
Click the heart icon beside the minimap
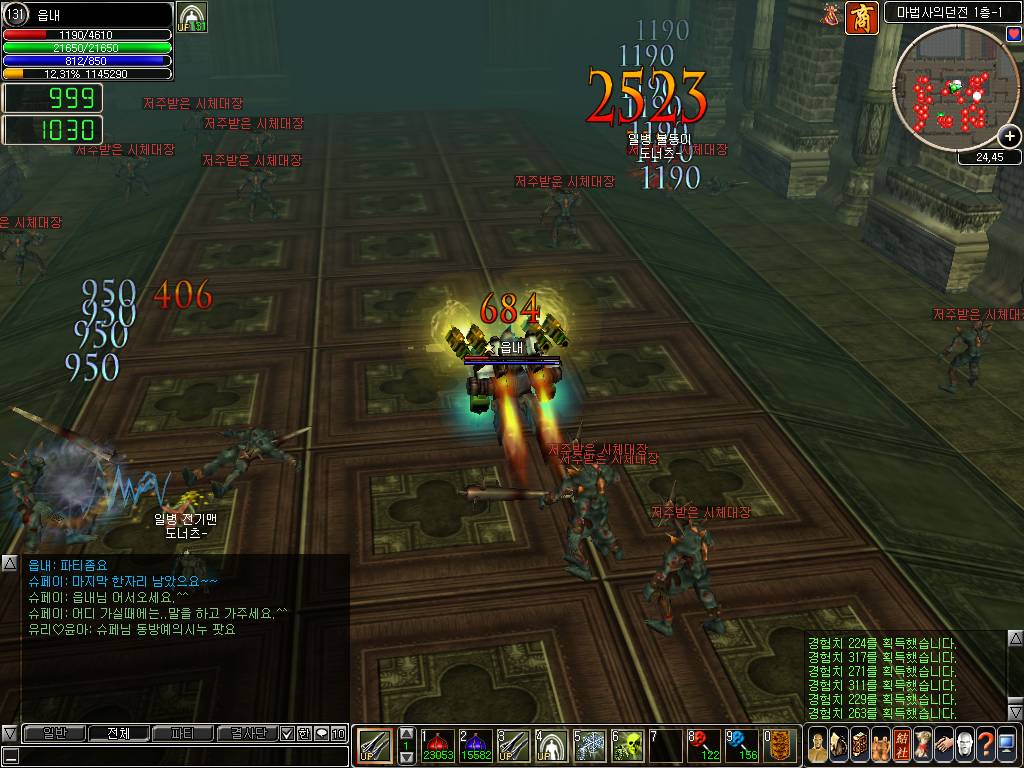click(1013, 34)
